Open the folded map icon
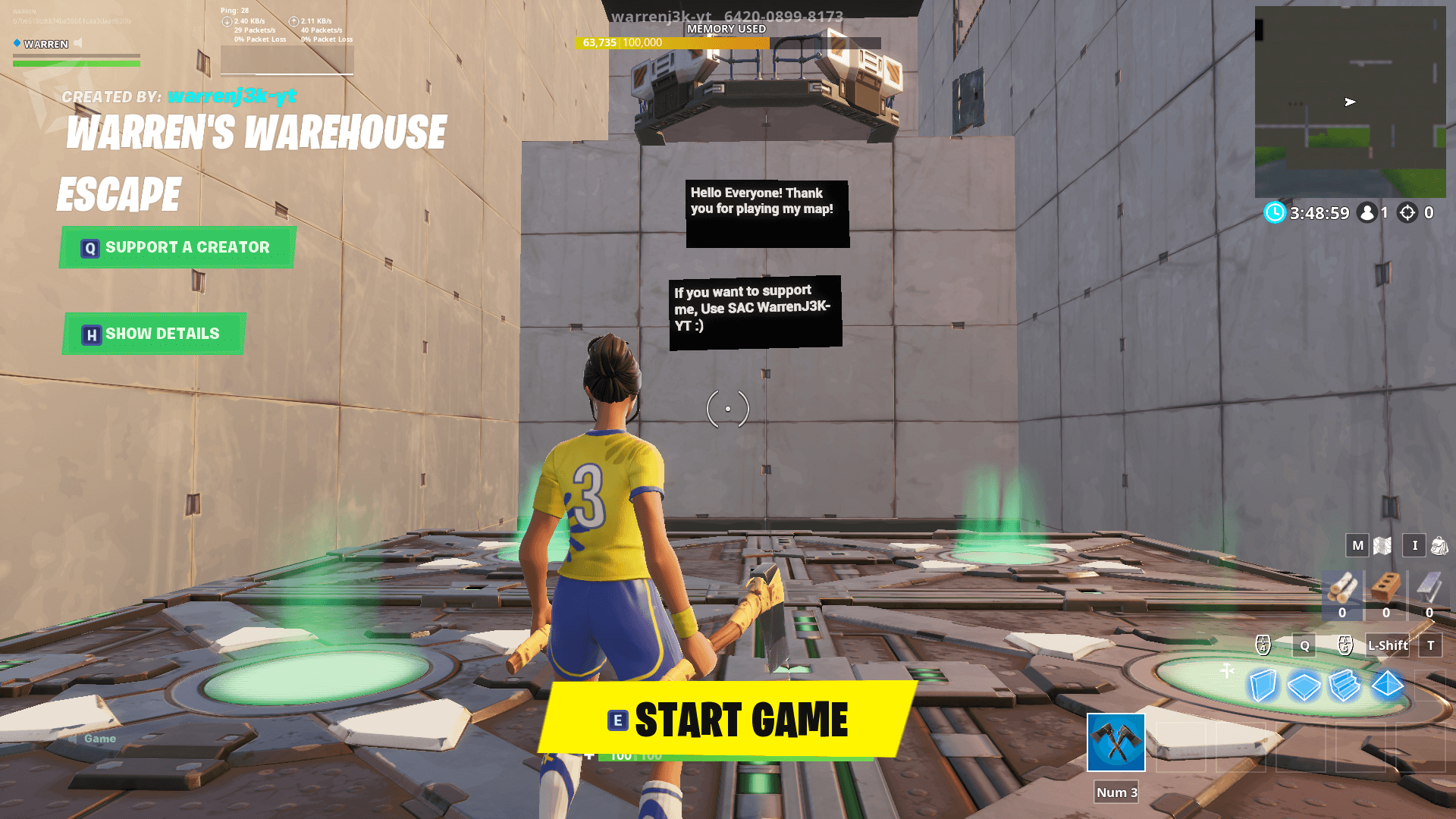The height and width of the screenshot is (819, 1456). [1382, 545]
